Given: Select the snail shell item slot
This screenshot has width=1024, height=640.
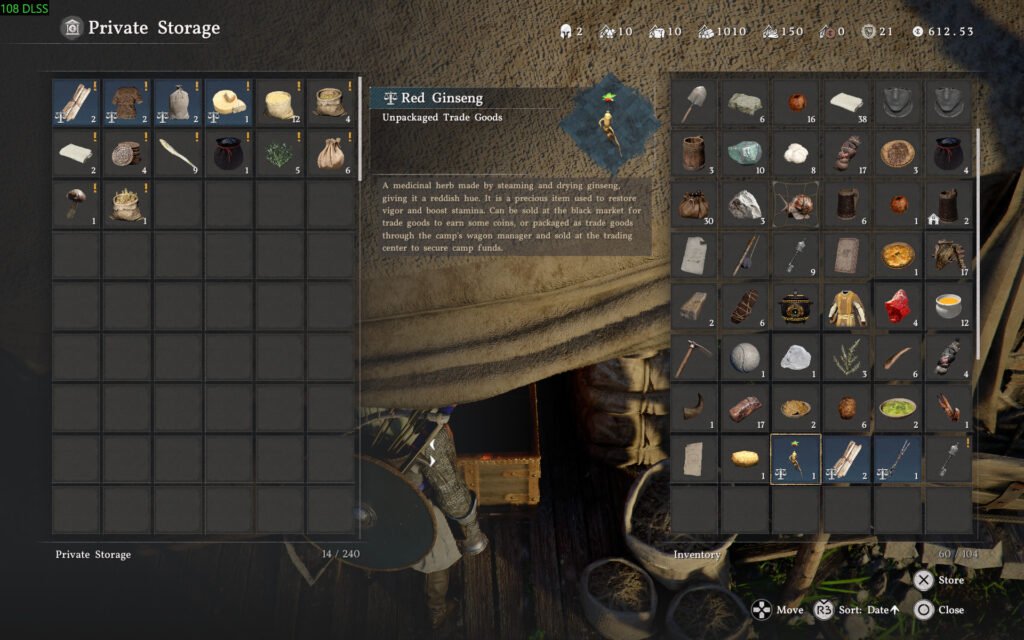Looking at the screenshot, I should click(796, 204).
